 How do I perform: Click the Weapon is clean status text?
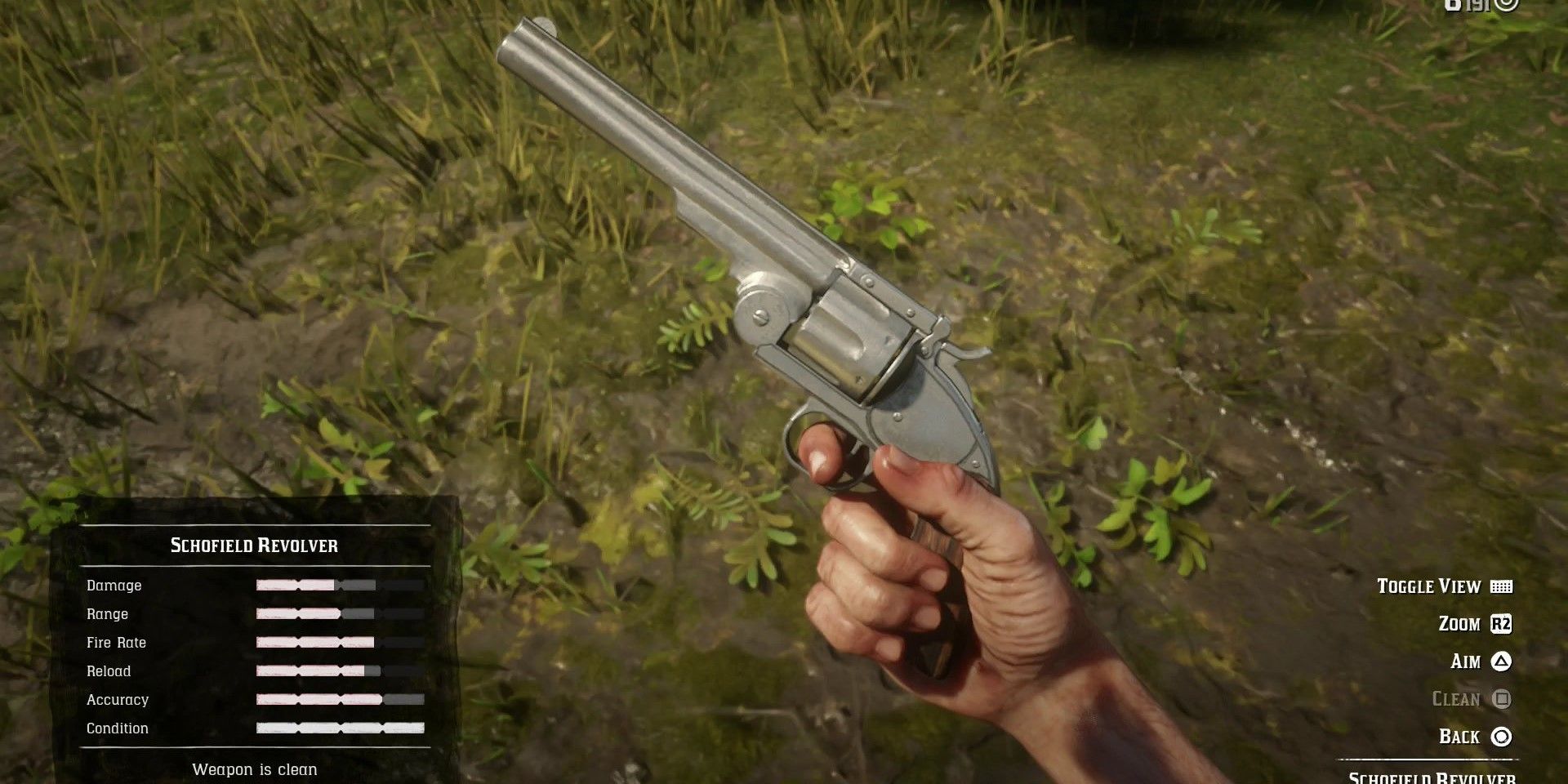pos(254,769)
